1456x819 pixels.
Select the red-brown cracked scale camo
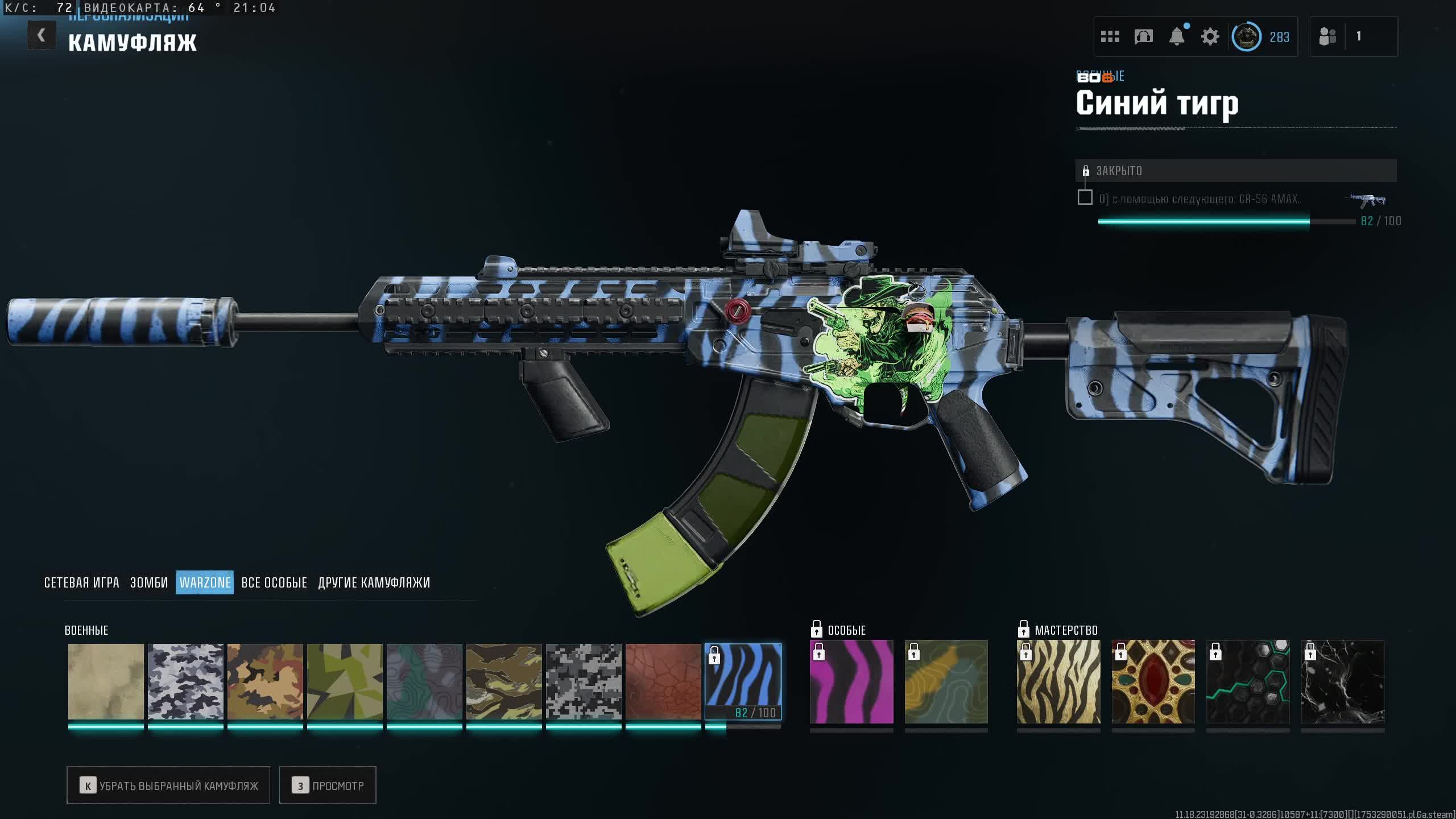pyautogui.click(x=663, y=681)
